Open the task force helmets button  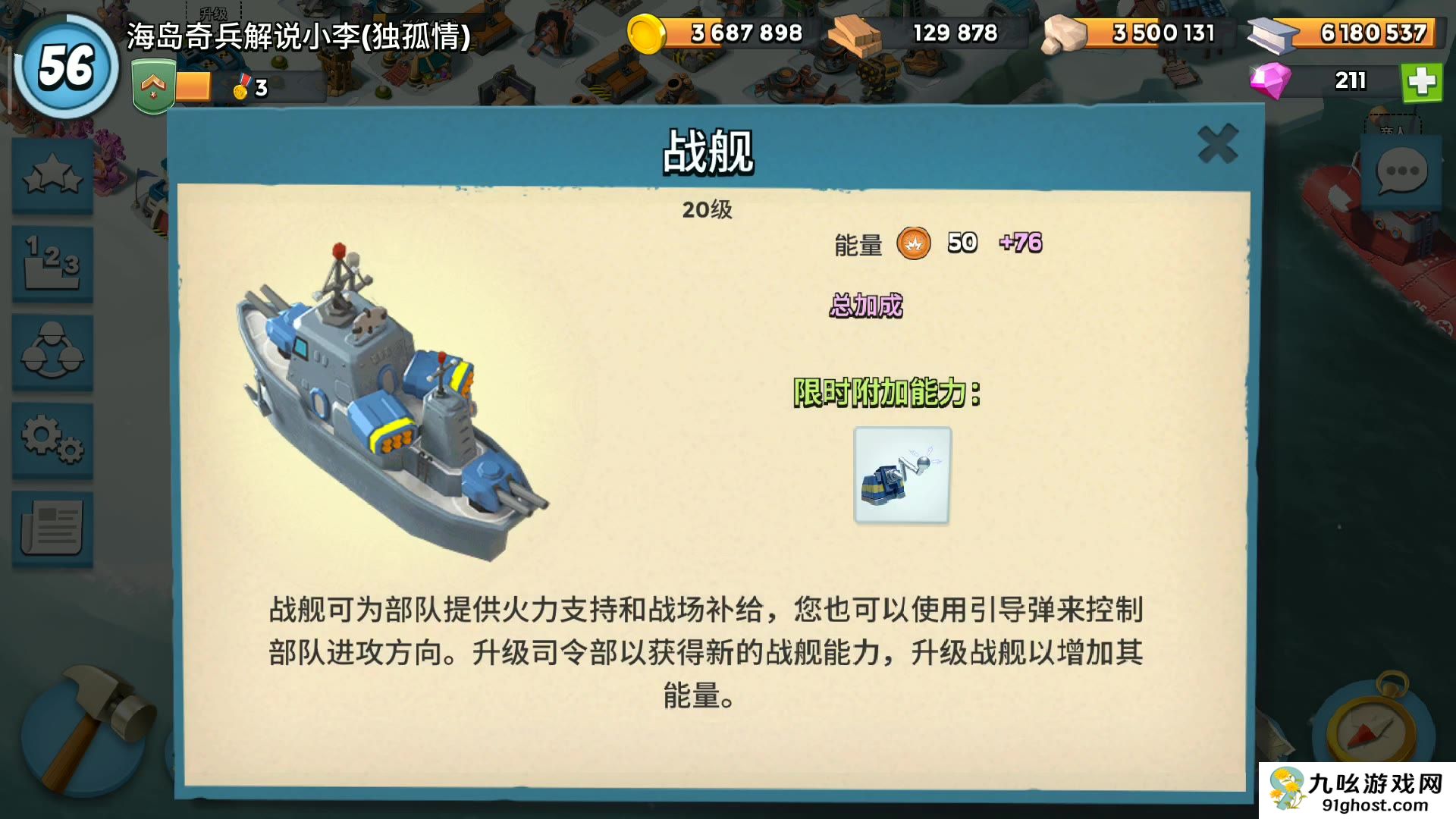(52, 352)
